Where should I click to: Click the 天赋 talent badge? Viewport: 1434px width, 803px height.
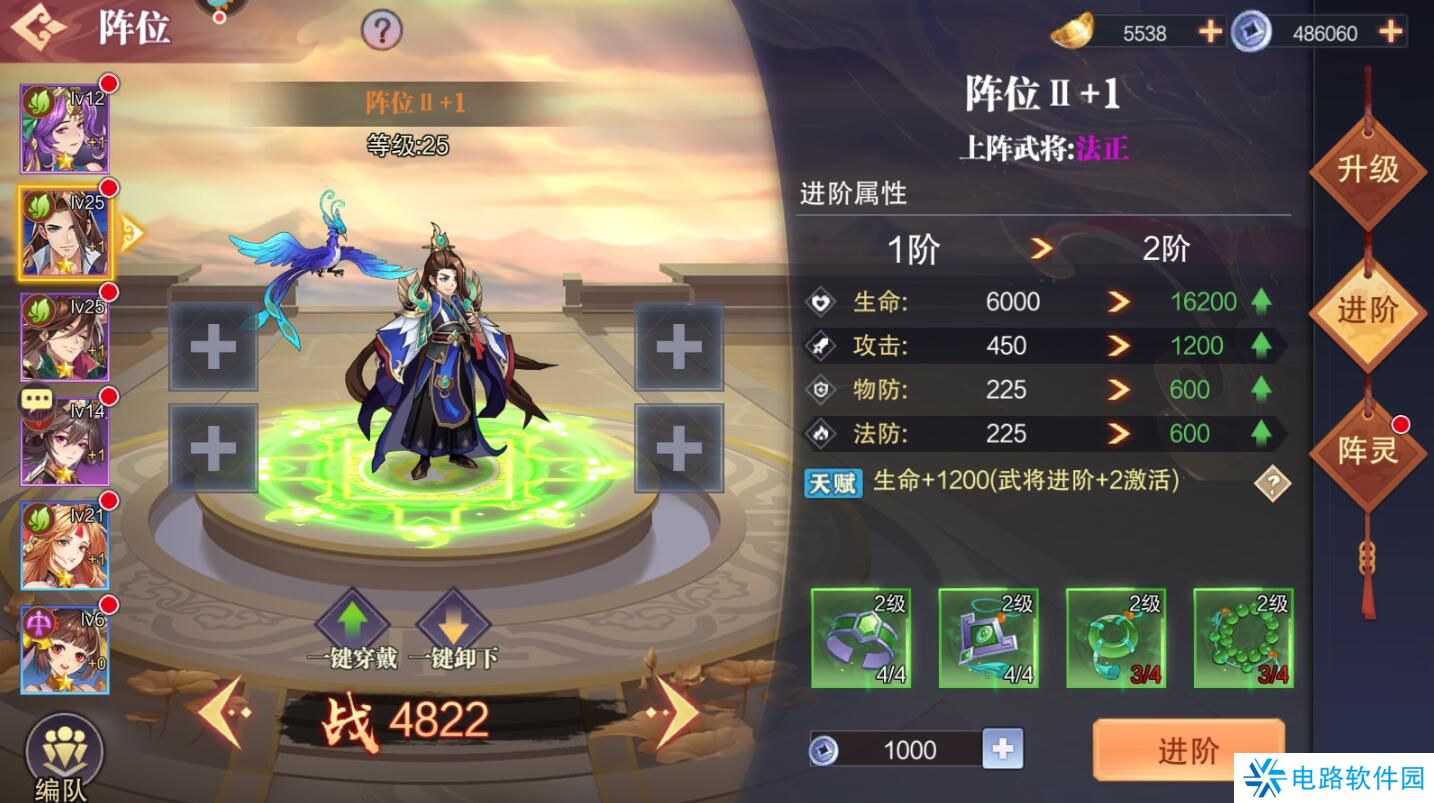(833, 483)
